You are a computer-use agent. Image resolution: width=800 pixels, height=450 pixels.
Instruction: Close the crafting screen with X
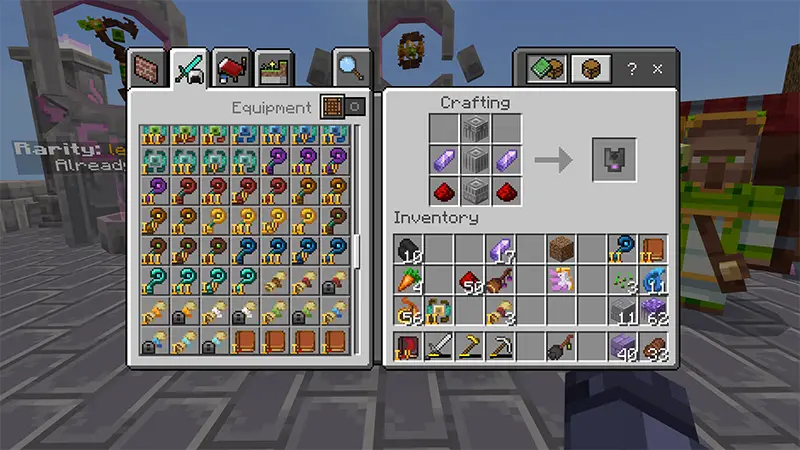coord(657,69)
